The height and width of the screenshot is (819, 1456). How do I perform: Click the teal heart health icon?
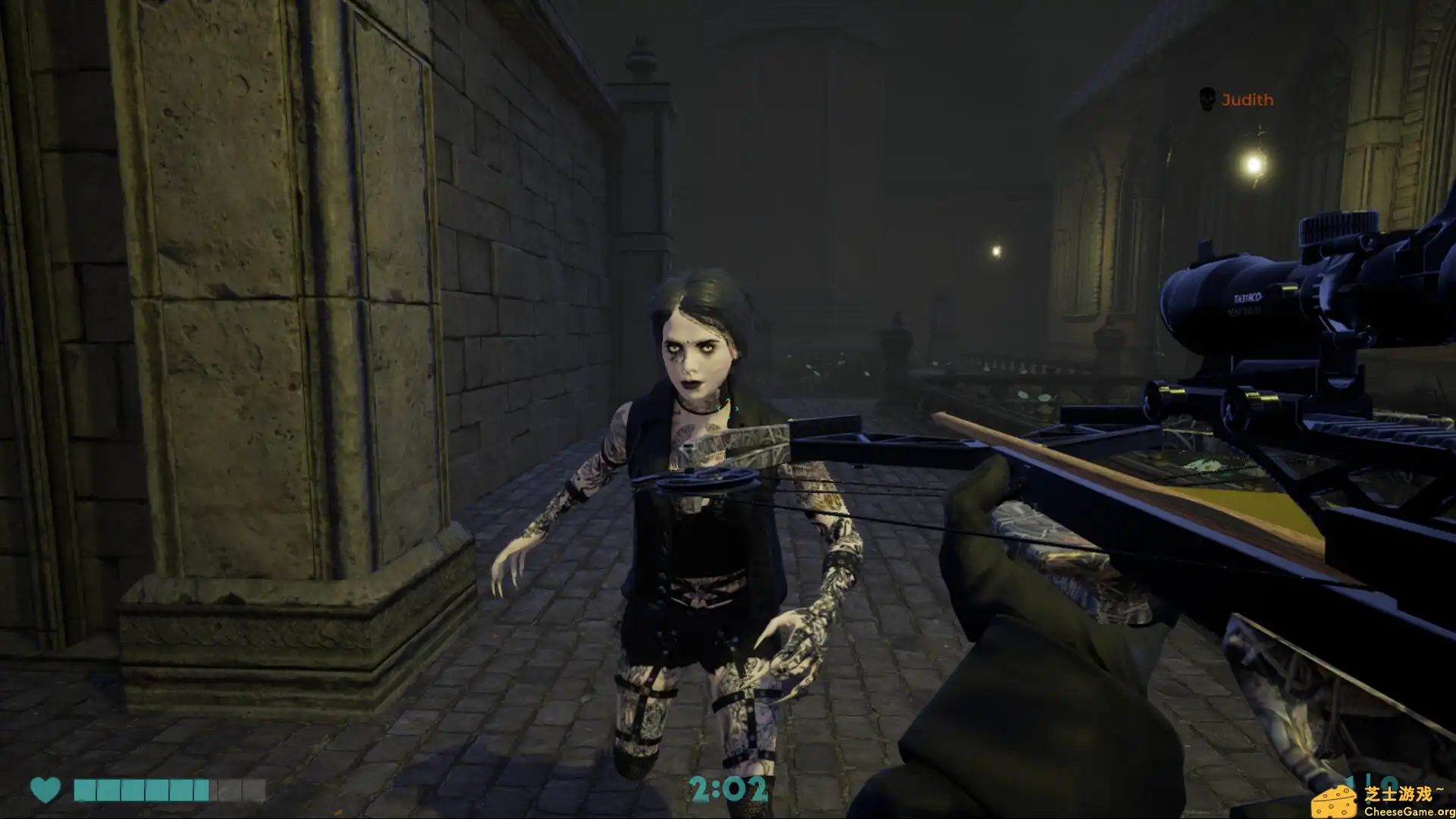pos(44,789)
